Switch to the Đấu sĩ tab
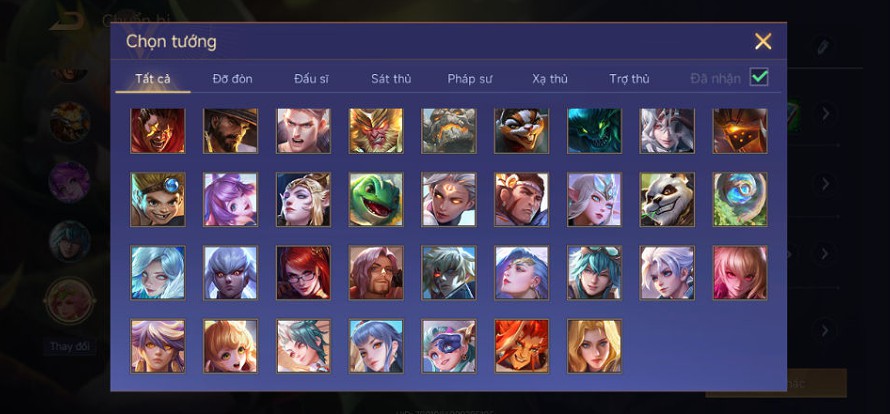The width and height of the screenshot is (890, 414). pos(311,79)
